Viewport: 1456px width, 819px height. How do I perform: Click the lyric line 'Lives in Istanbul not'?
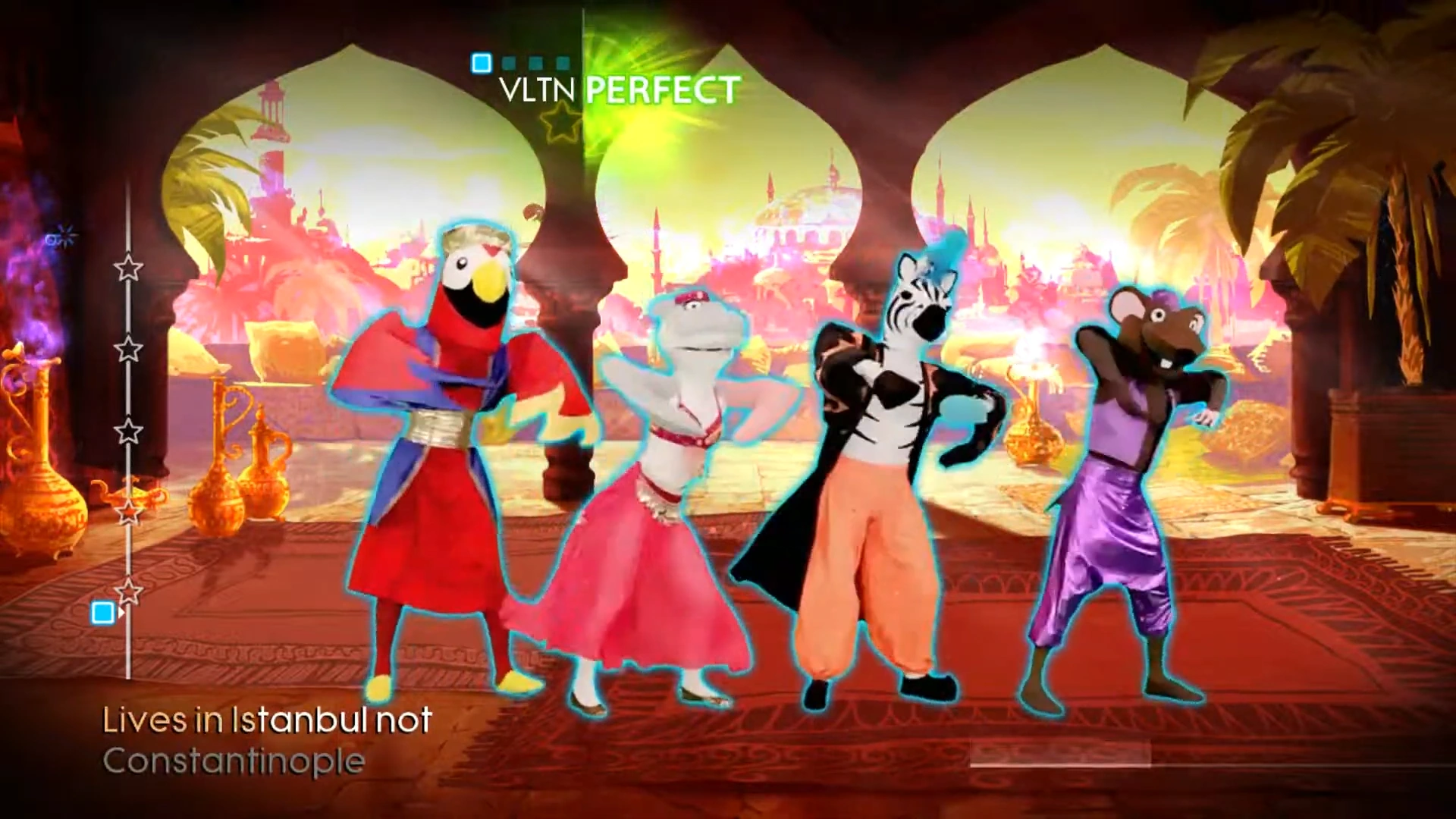pos(267,719)
